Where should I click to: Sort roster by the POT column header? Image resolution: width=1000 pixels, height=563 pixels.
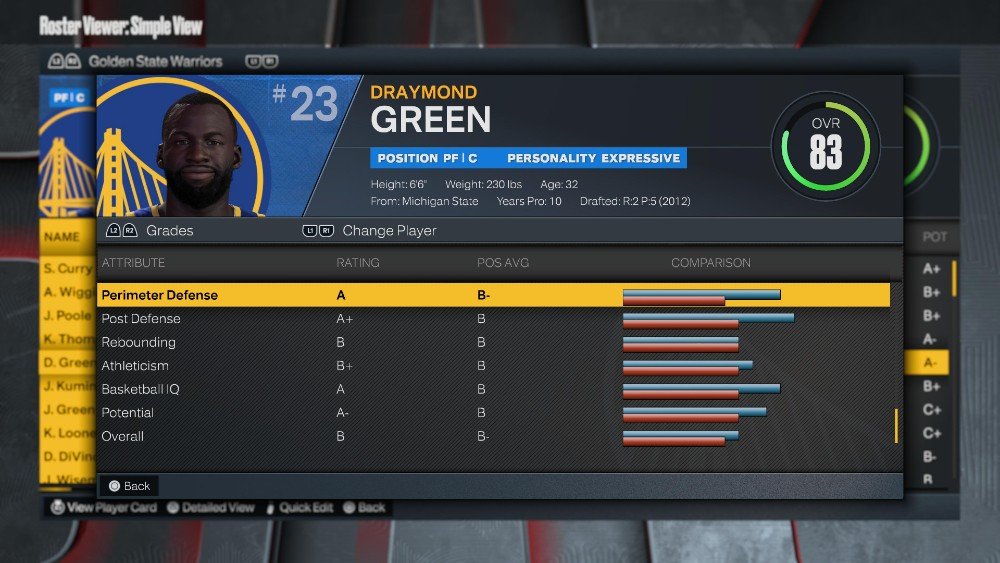tap(934, 238)
